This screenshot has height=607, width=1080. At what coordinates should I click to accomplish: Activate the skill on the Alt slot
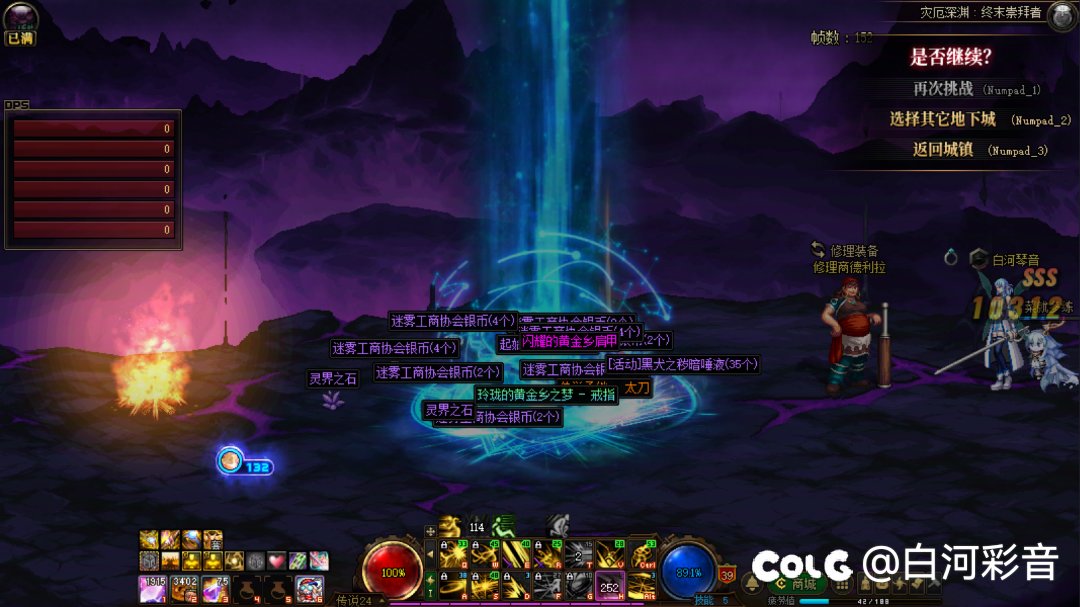pos(640,585)
